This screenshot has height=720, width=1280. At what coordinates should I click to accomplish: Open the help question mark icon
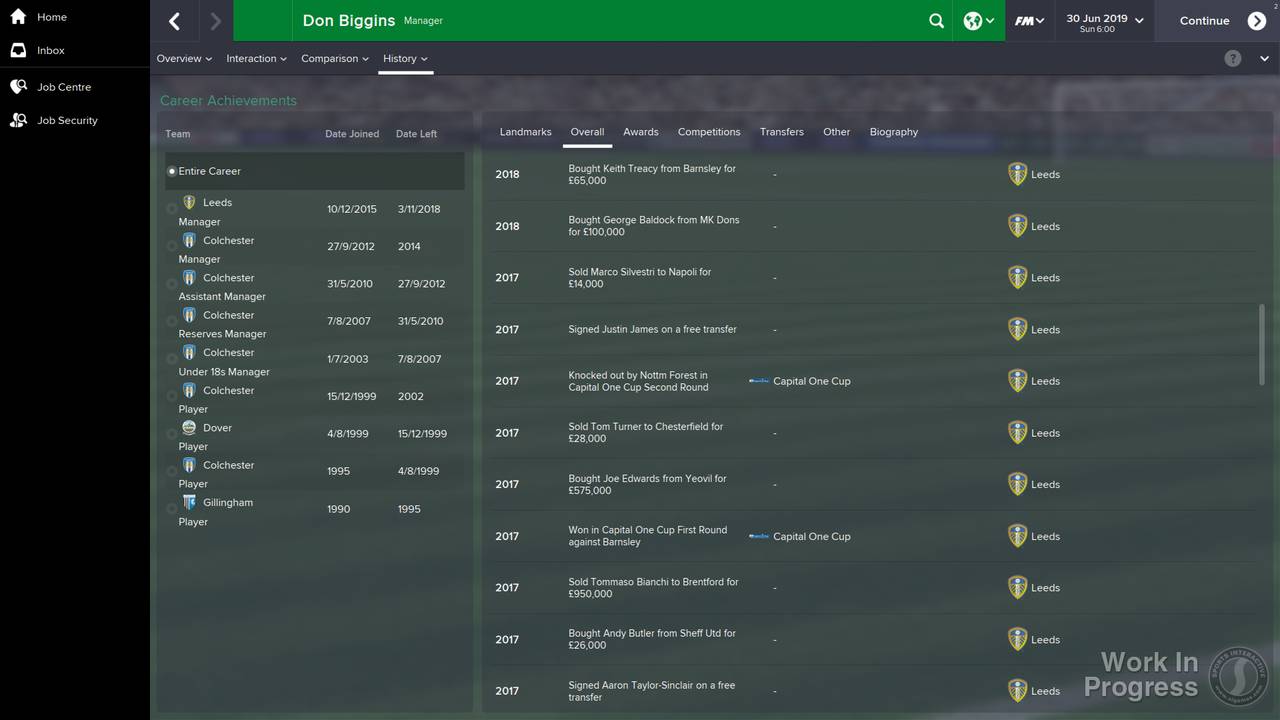[x=1233, y=58]
